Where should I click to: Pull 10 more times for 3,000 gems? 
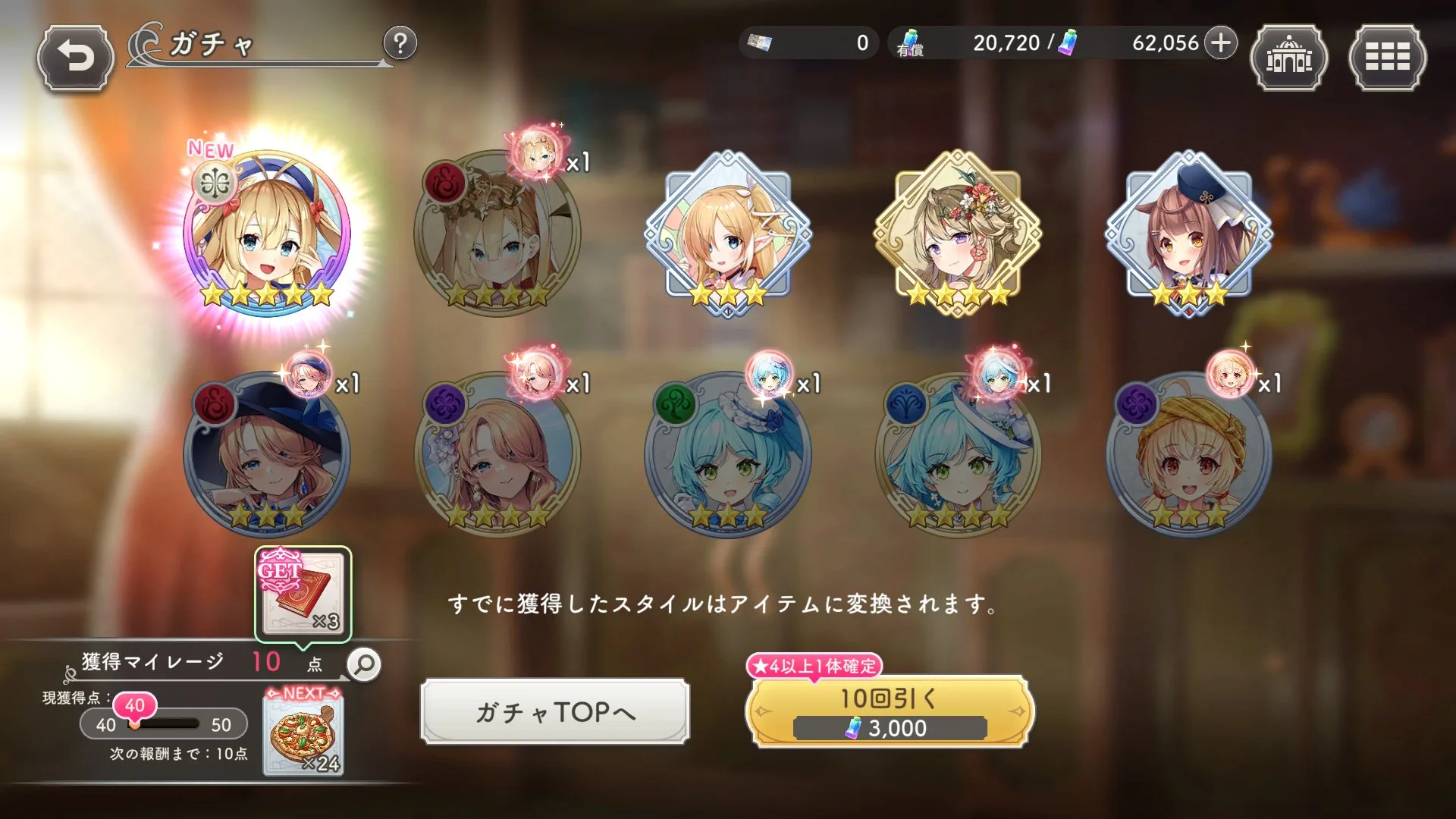(x=890, y=711)
